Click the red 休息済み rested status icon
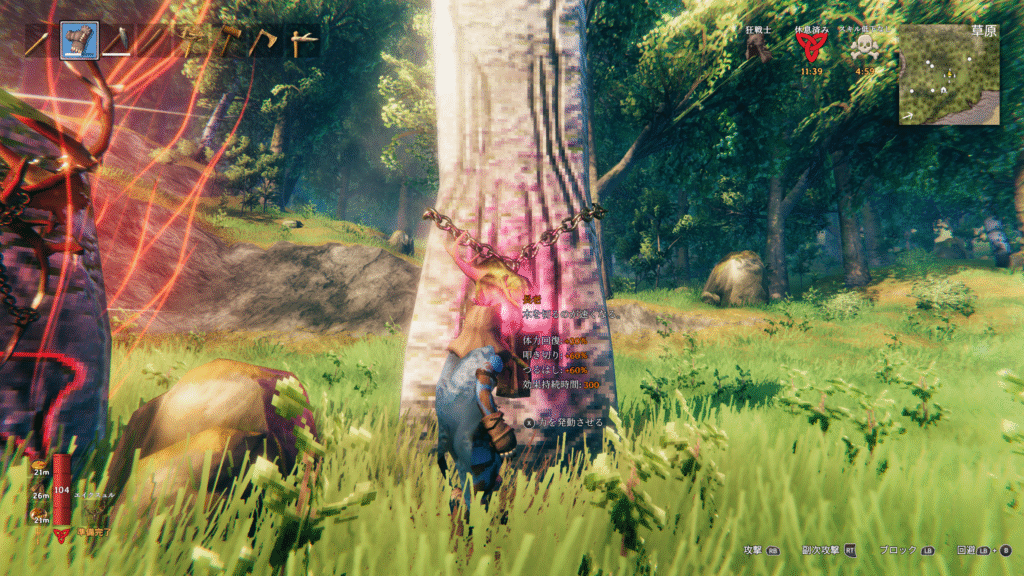This screenshot has width=1024, height=576. pos(811,48)
